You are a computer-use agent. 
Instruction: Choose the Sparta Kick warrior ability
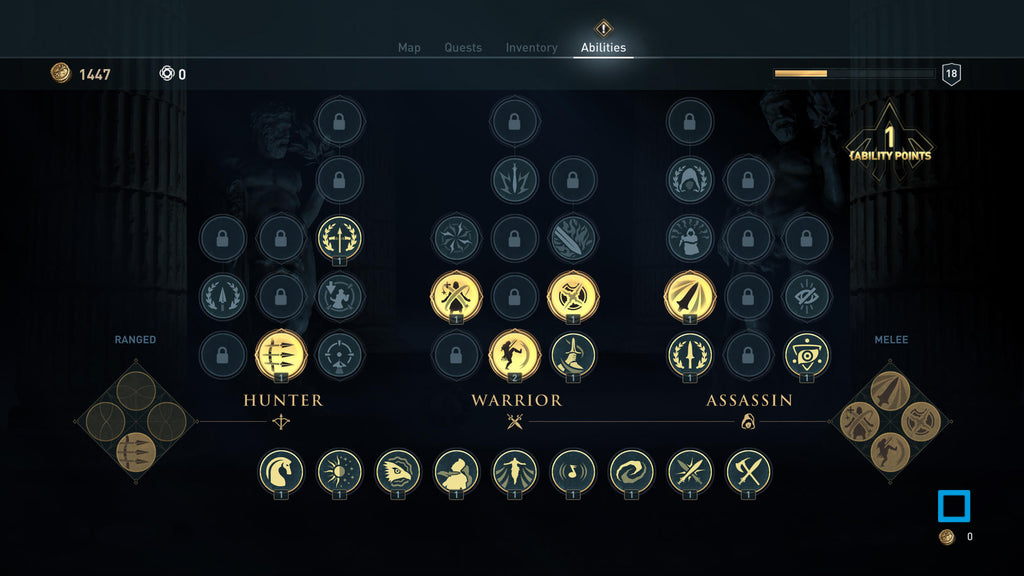pyautogui.click(x=514, y=354)
